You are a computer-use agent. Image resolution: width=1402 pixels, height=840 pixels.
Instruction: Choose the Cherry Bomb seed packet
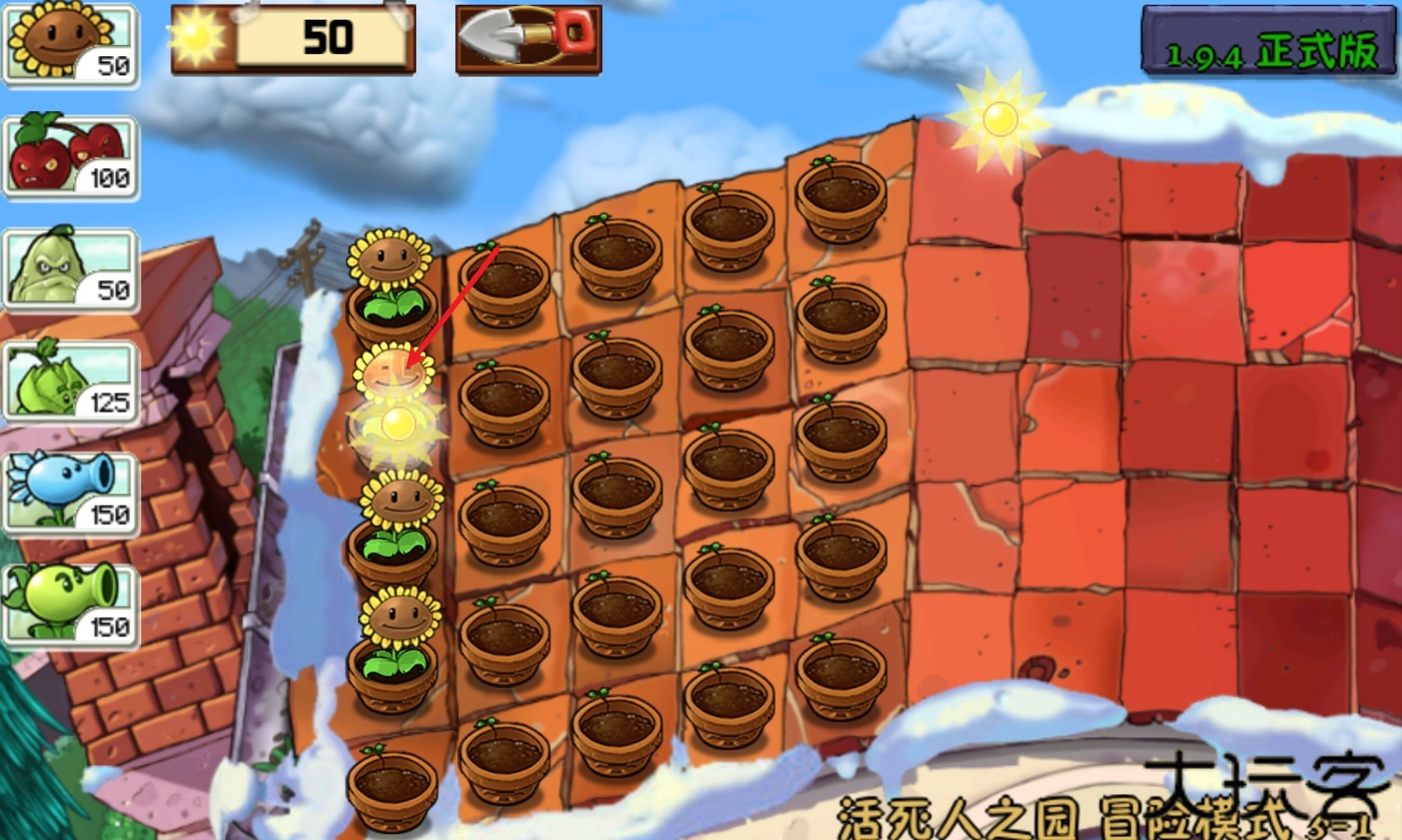coord(70,157)
